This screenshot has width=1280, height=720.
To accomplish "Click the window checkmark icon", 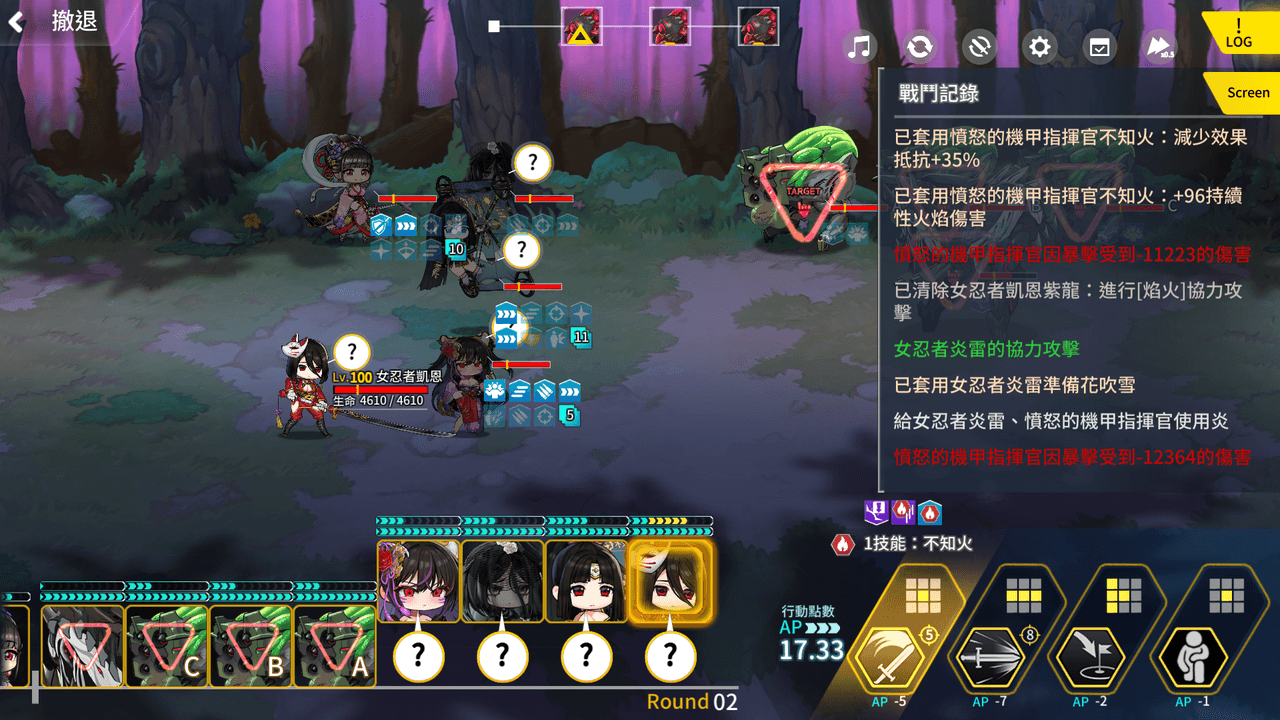I will click(1099, 46).
